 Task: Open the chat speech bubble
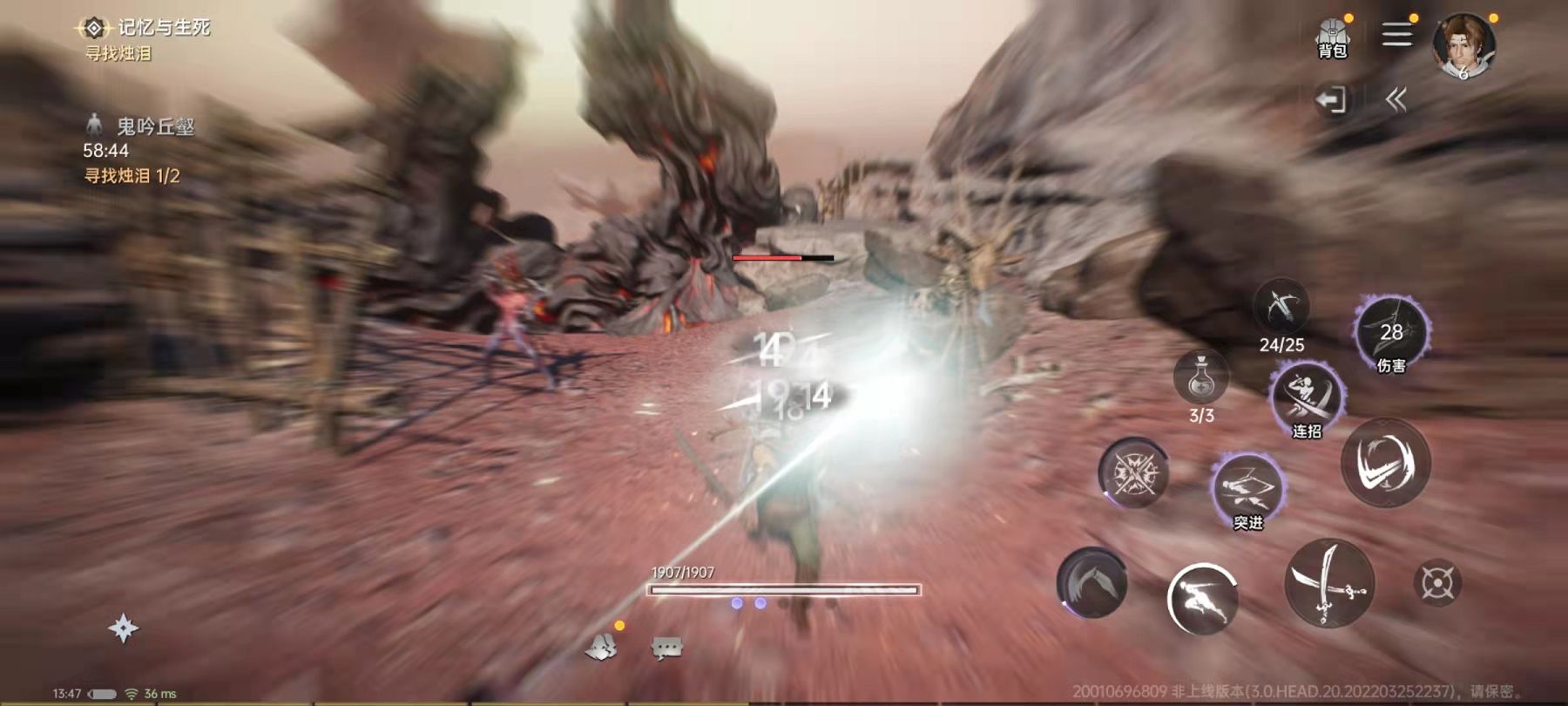click(666, 648)
